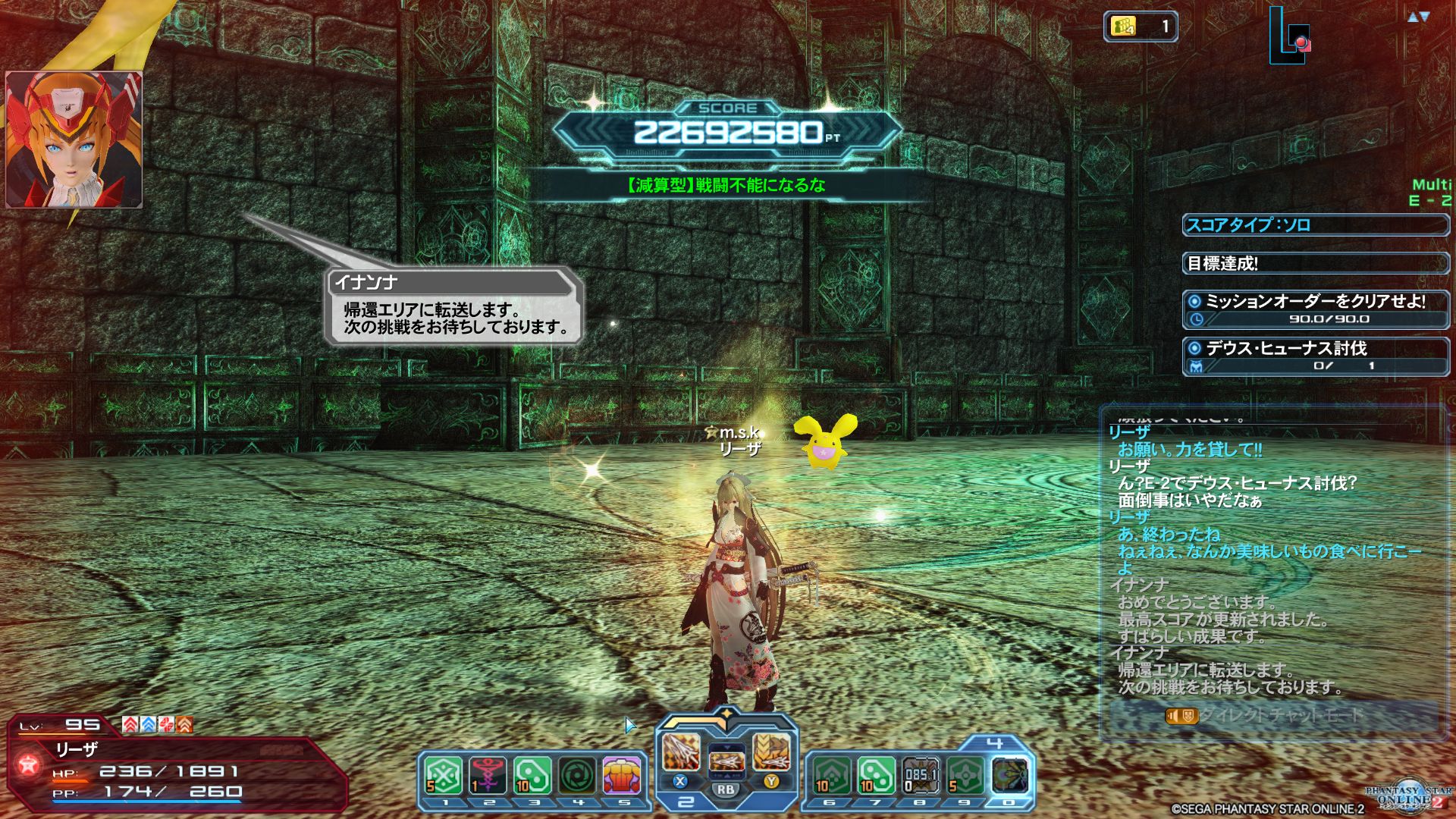Screen dimensions: 1456x819
Task: Click the ダイレクトチャットモード chat input bar
Action: tap(1274, 715)
